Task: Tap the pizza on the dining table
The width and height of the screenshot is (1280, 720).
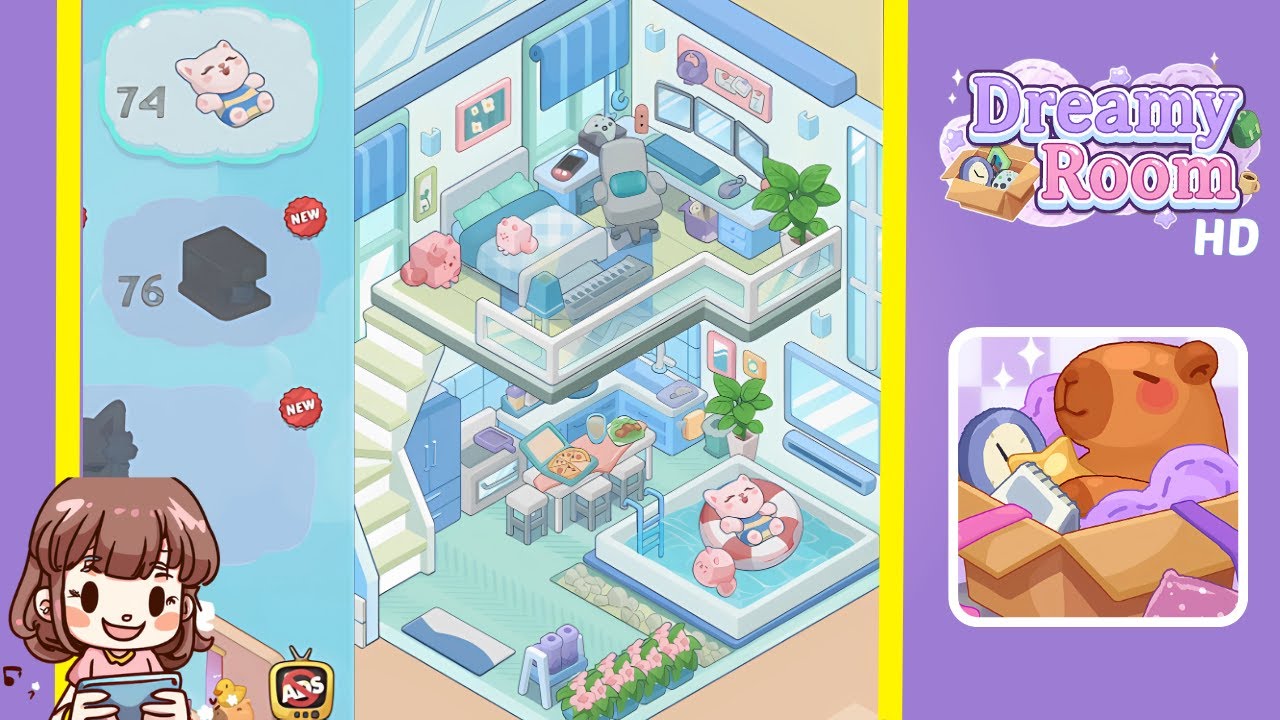Action: pyautogui.click(x=570, y=460)
